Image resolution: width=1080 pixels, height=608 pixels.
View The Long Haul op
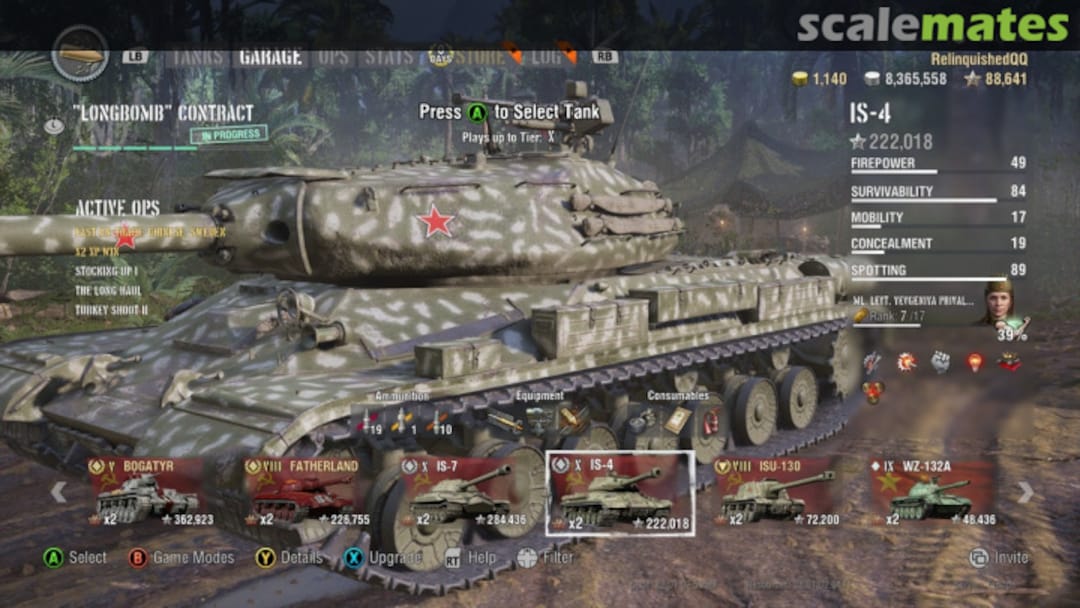[x=111, y=290]
